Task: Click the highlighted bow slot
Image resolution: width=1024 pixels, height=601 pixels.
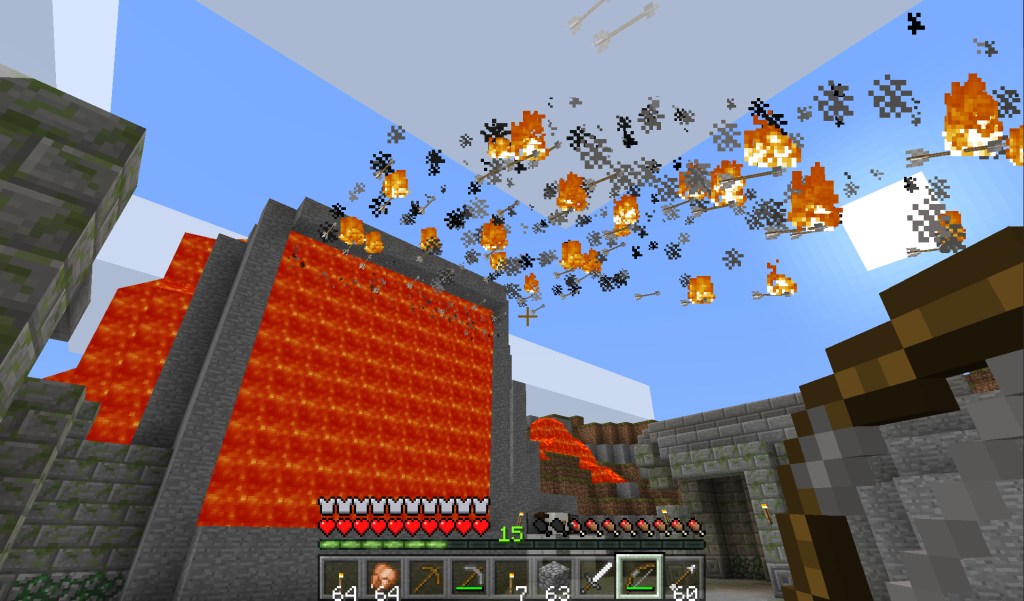Action: coord(638,579)
